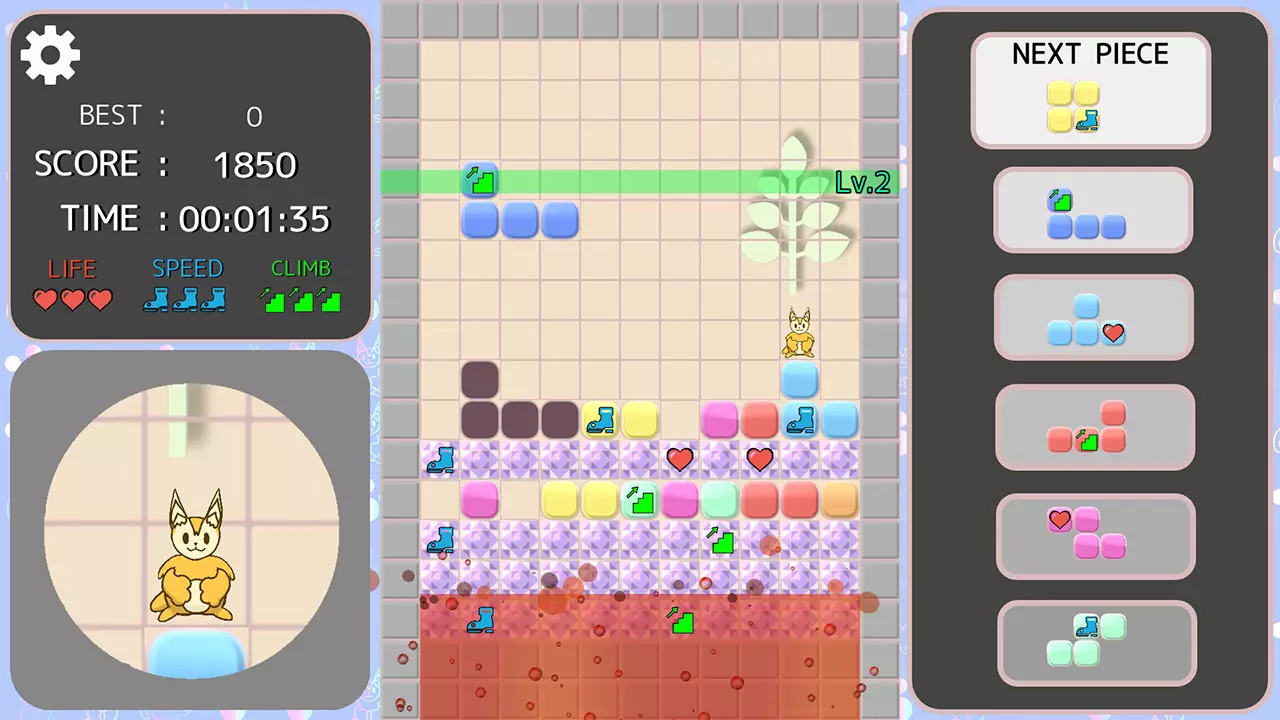Open the settings gear menu
This screenshot has width=1280, height=720.
(x=49, y=55)
